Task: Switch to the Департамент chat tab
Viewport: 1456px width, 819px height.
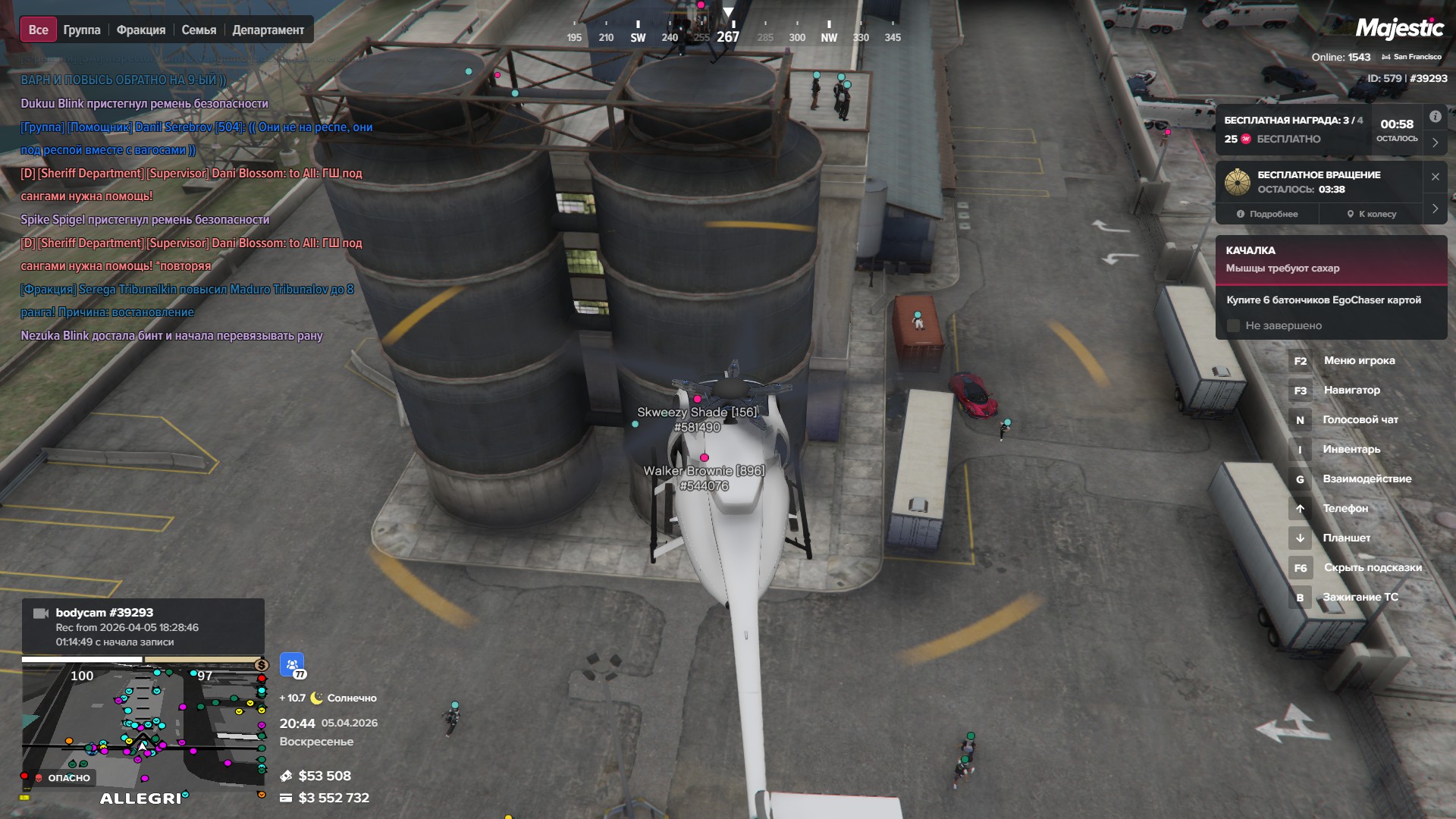Action: 268,30
